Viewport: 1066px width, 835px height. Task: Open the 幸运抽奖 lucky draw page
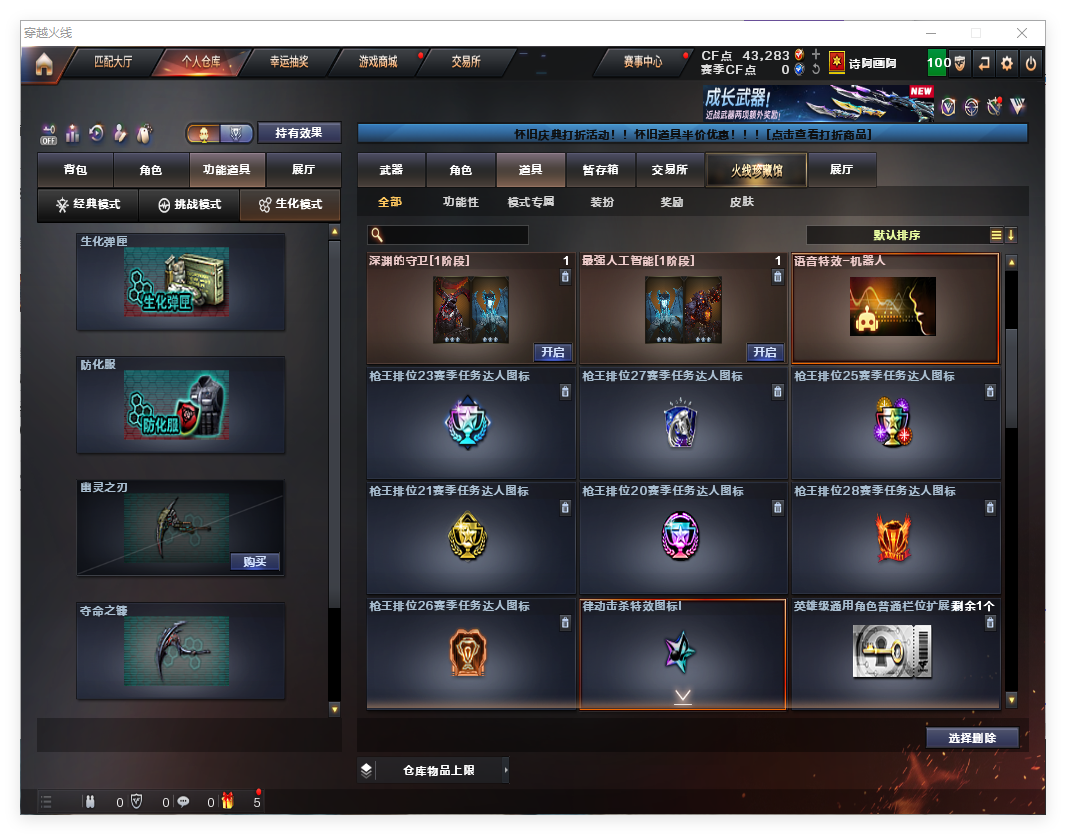[289, 62]
